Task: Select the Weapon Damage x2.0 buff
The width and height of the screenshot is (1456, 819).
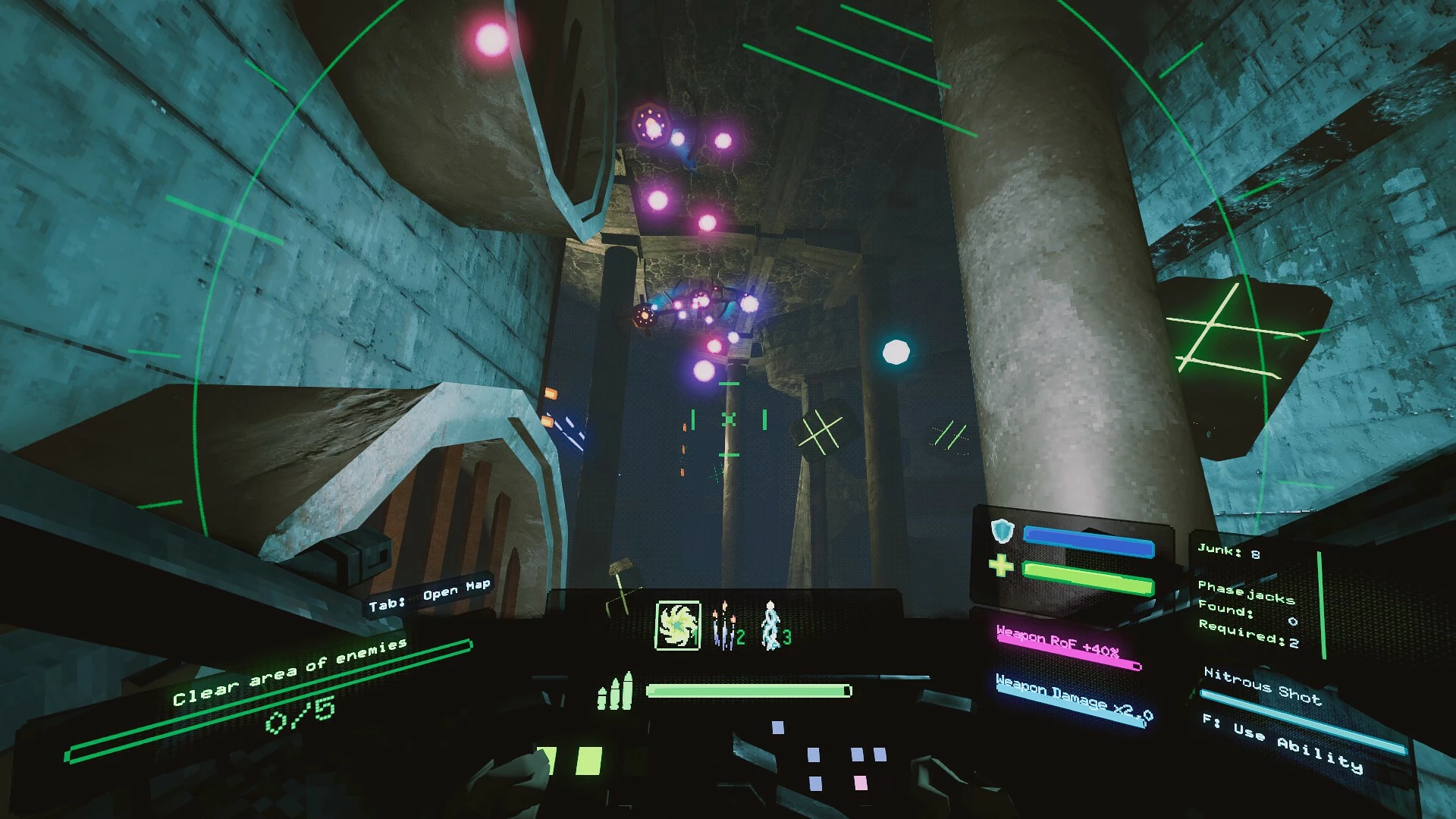Action: (1073, 695)
